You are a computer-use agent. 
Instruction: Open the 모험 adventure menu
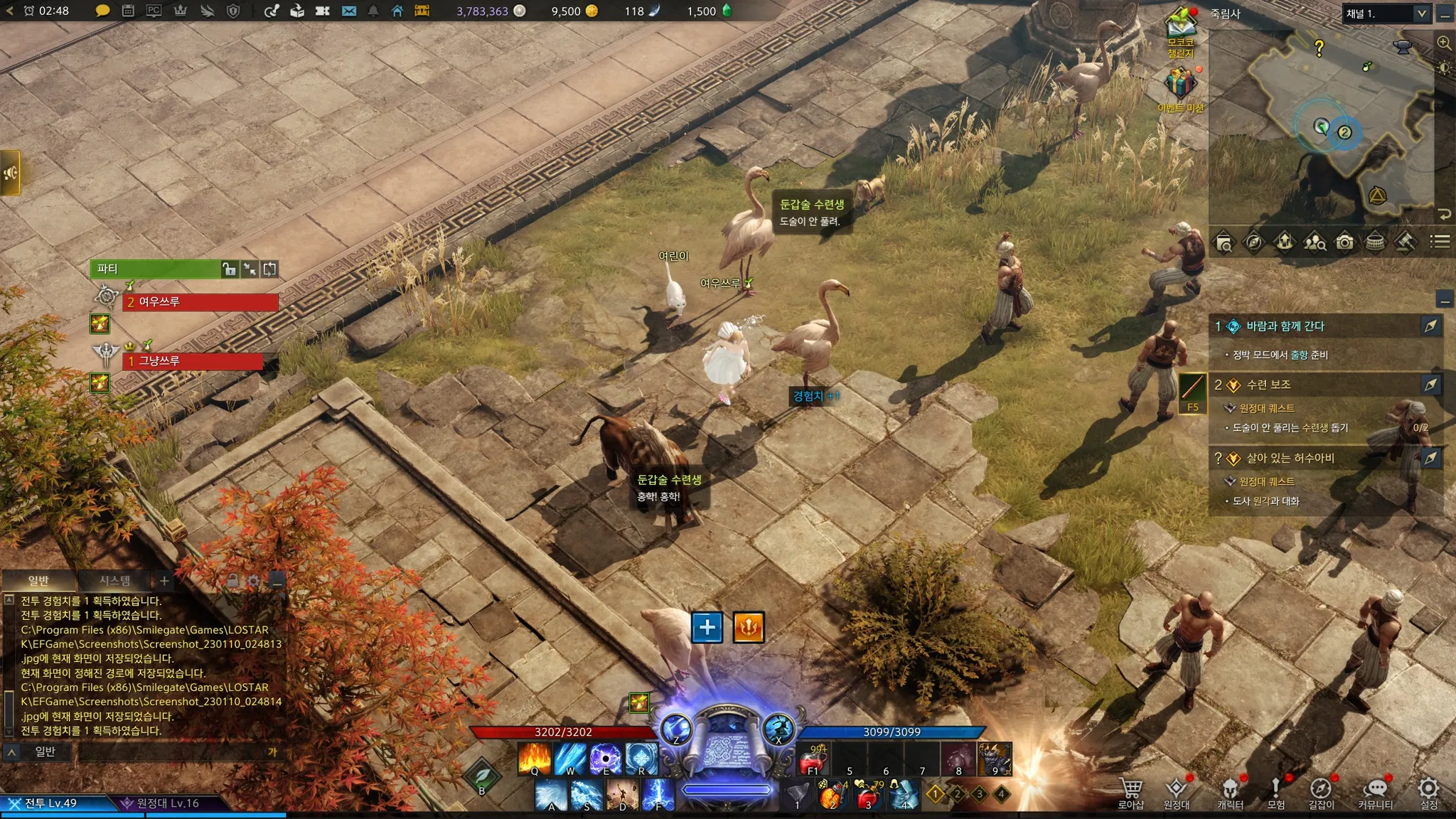(x=1276, y=792)
